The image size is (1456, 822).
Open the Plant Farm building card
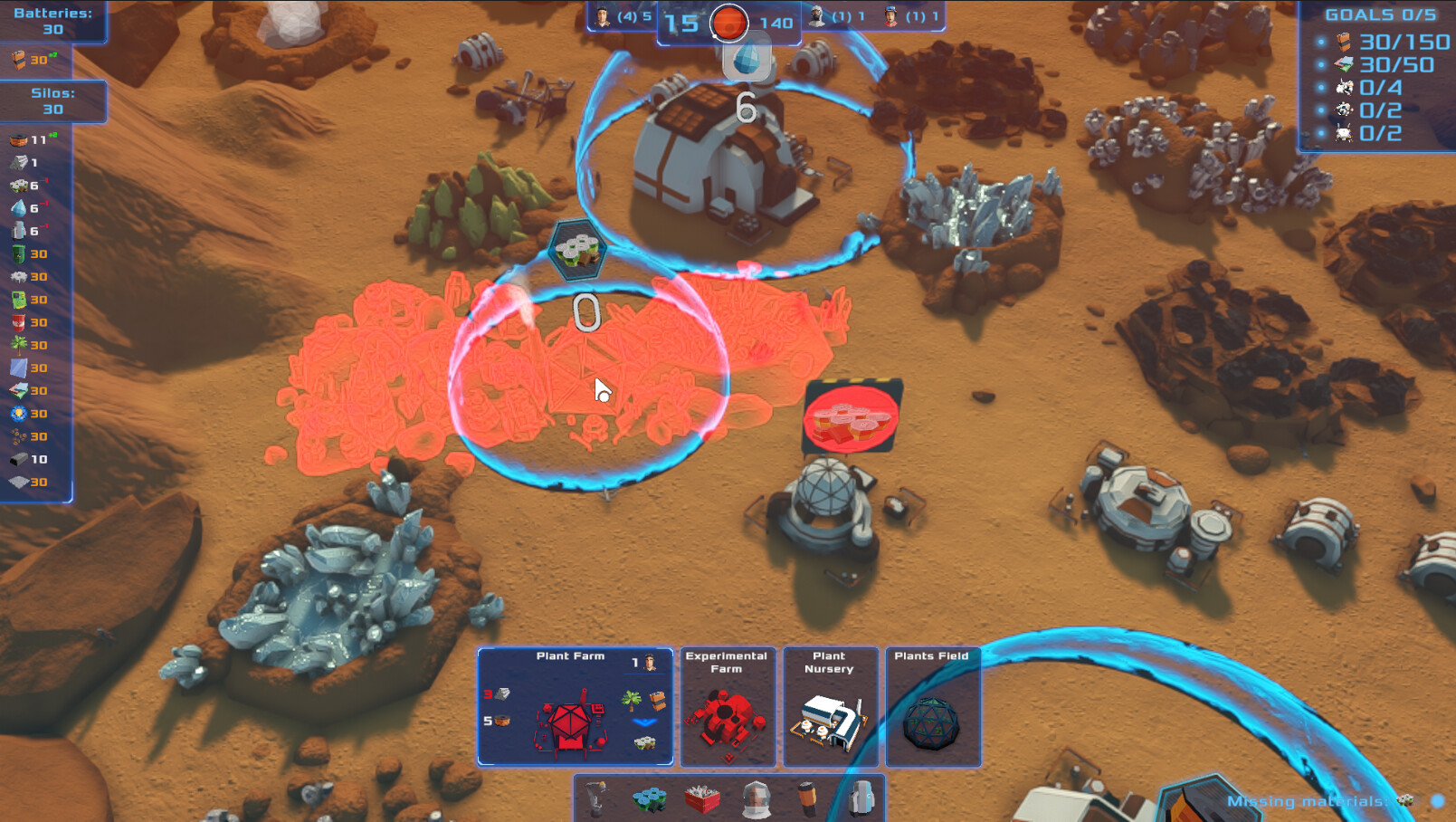576,708
